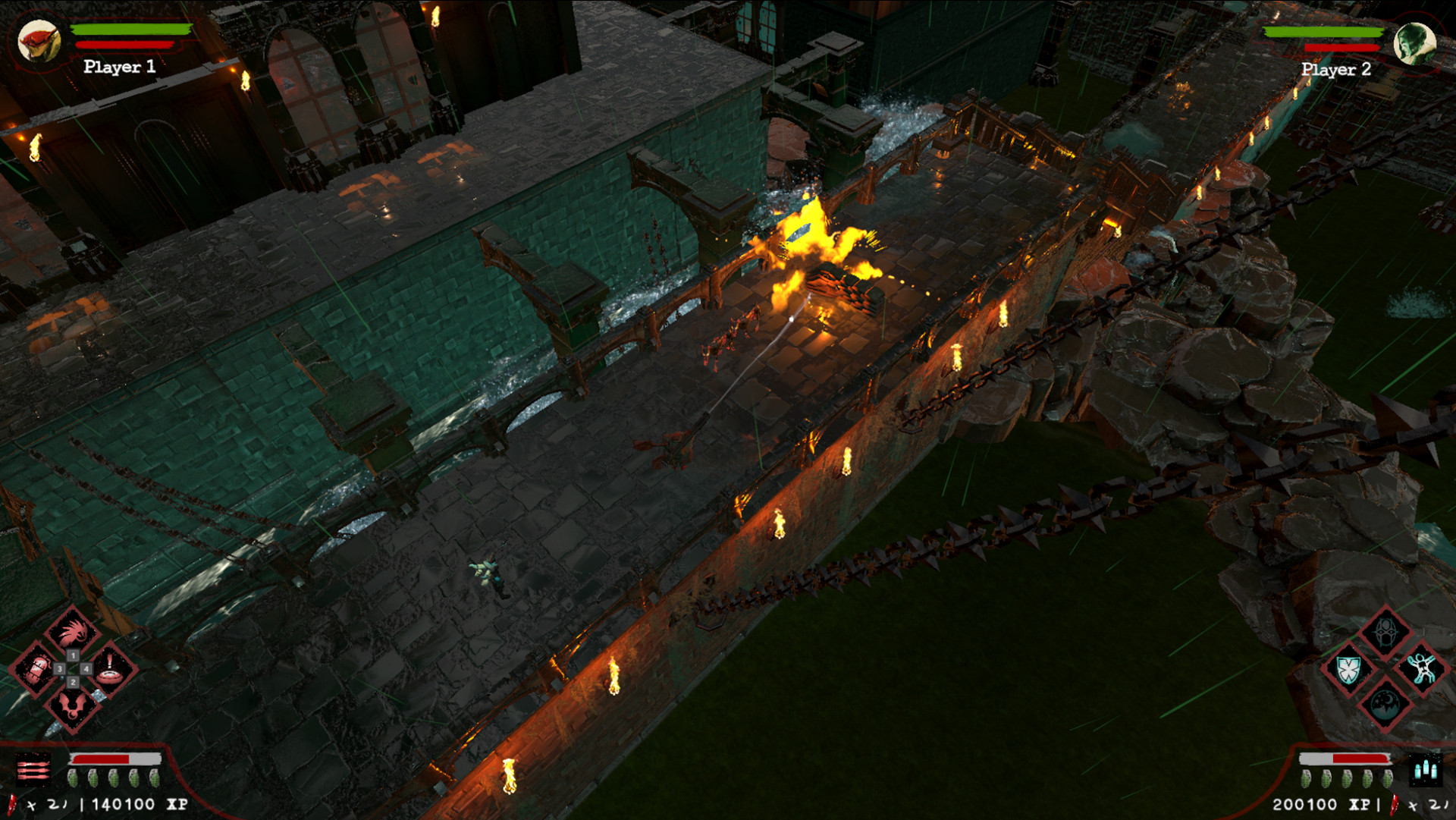Trigger Player 2's spread-eagle figure ability

1422,669
